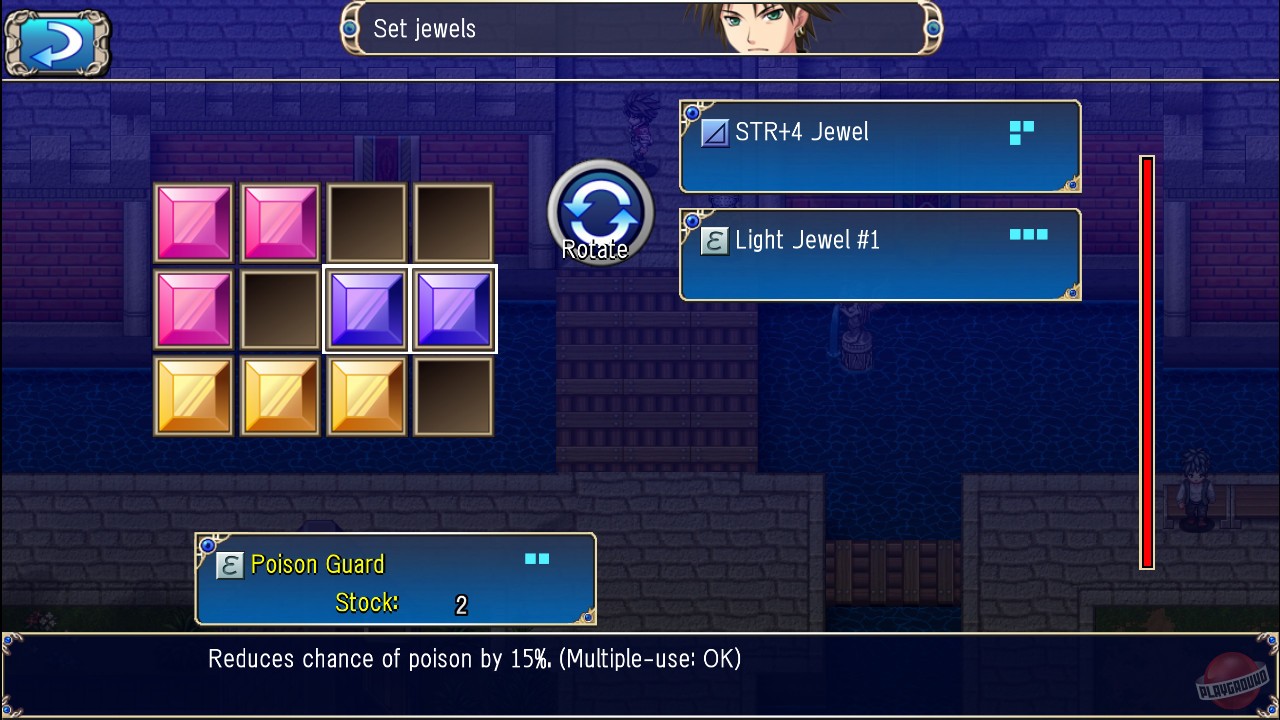Click the Rotate icon
The width and height of the screenshot is (1280, 720).
click(600, 211)
